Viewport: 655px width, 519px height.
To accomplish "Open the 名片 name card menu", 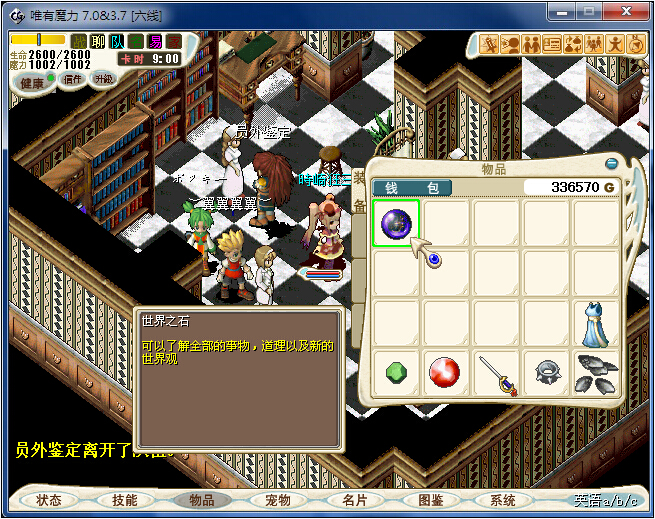I will [x=353, y=500].
